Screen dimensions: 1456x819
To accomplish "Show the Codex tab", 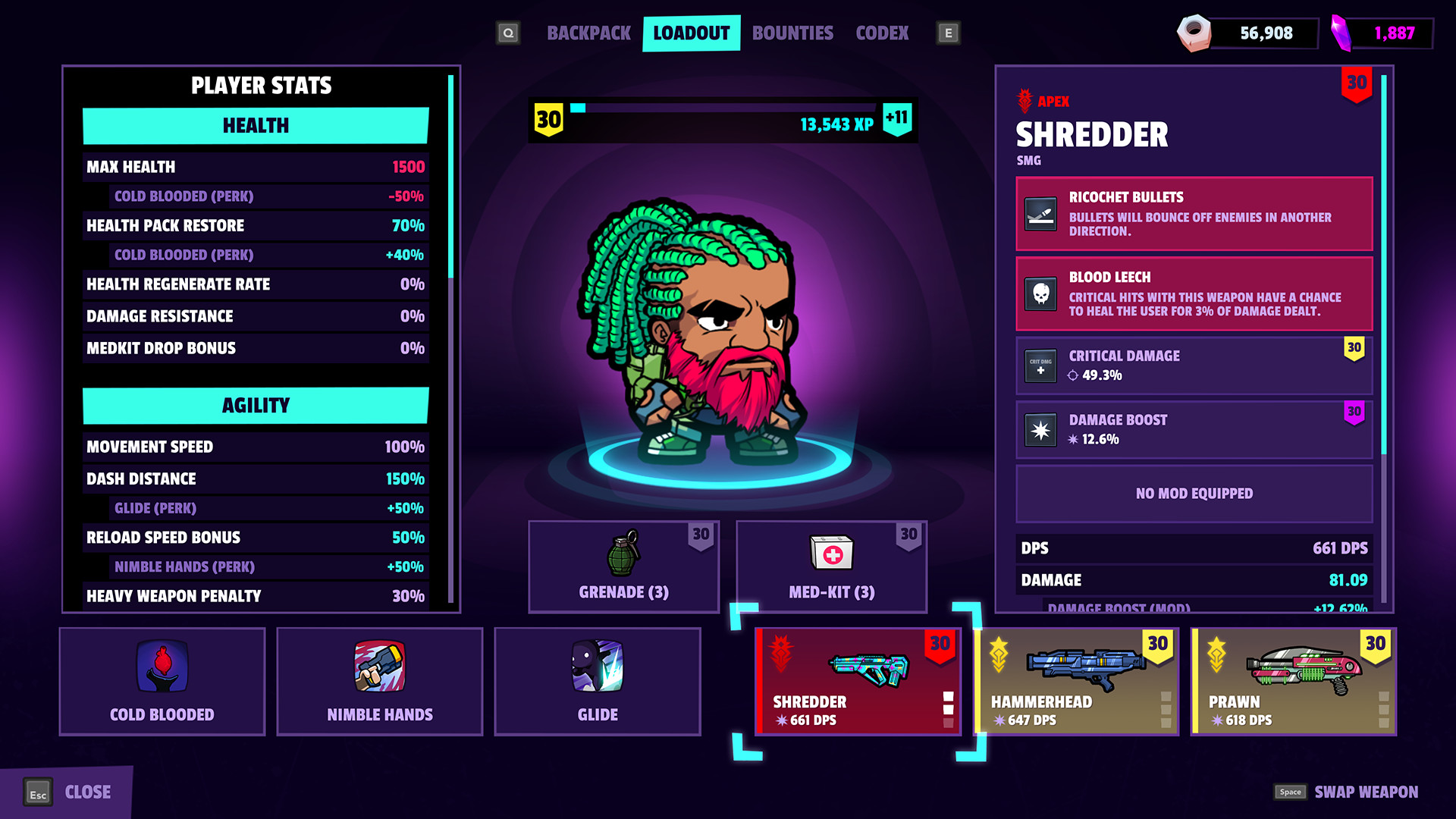I will pos(882,33).
